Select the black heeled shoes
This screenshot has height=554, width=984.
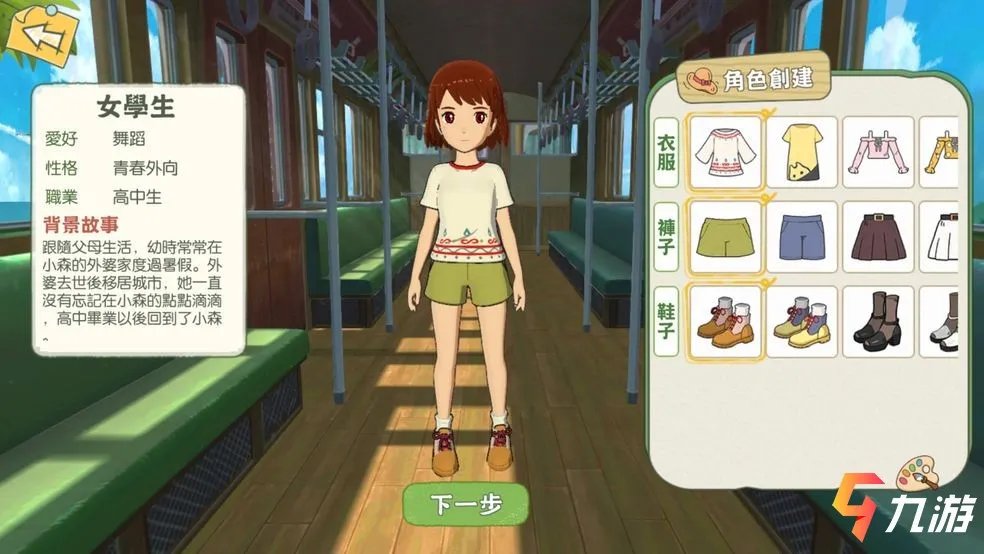pyautogui.click(x=877, y=322)
